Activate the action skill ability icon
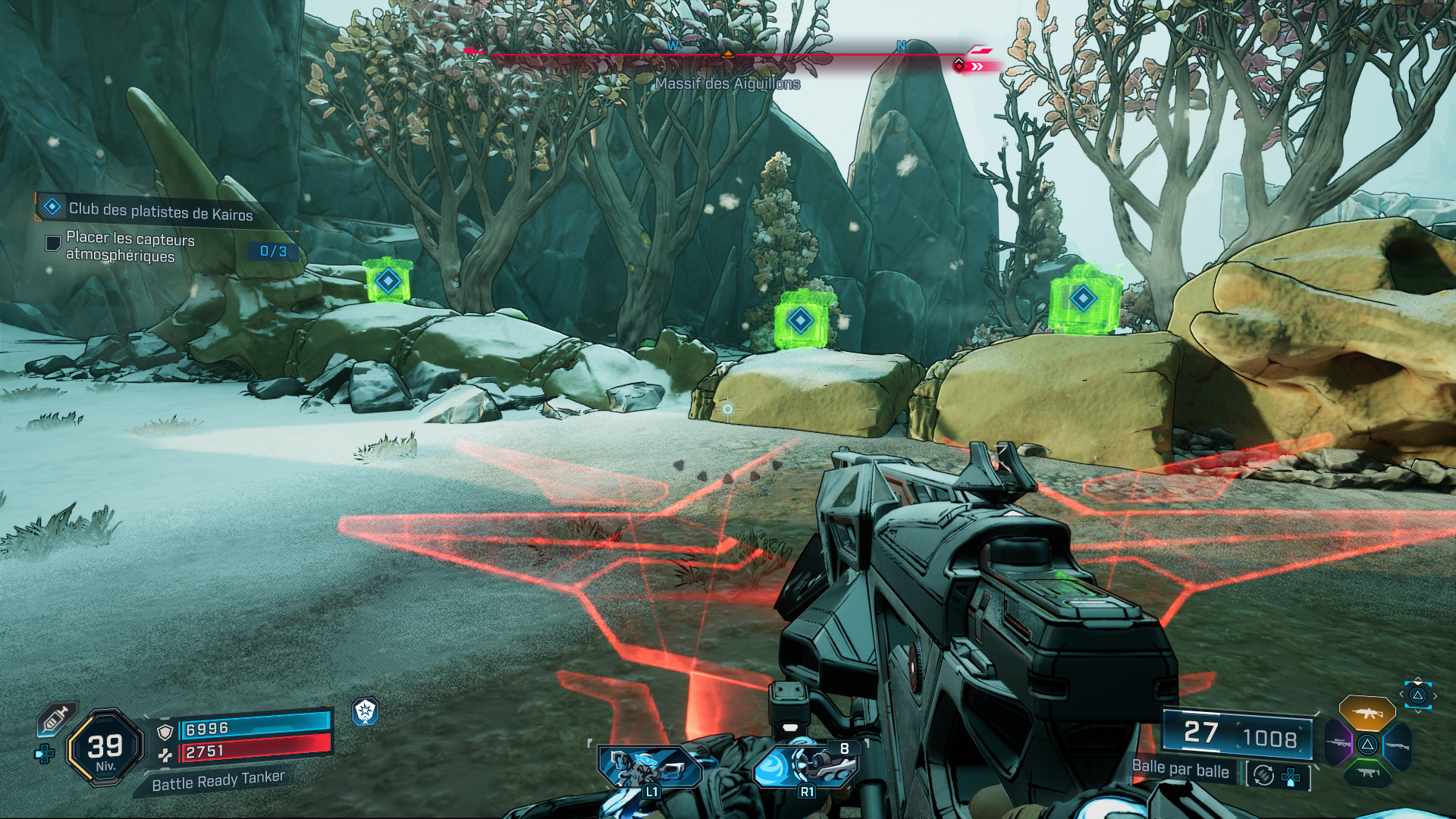The height and width of the screenshot is (819, 1456). point(650,767)
